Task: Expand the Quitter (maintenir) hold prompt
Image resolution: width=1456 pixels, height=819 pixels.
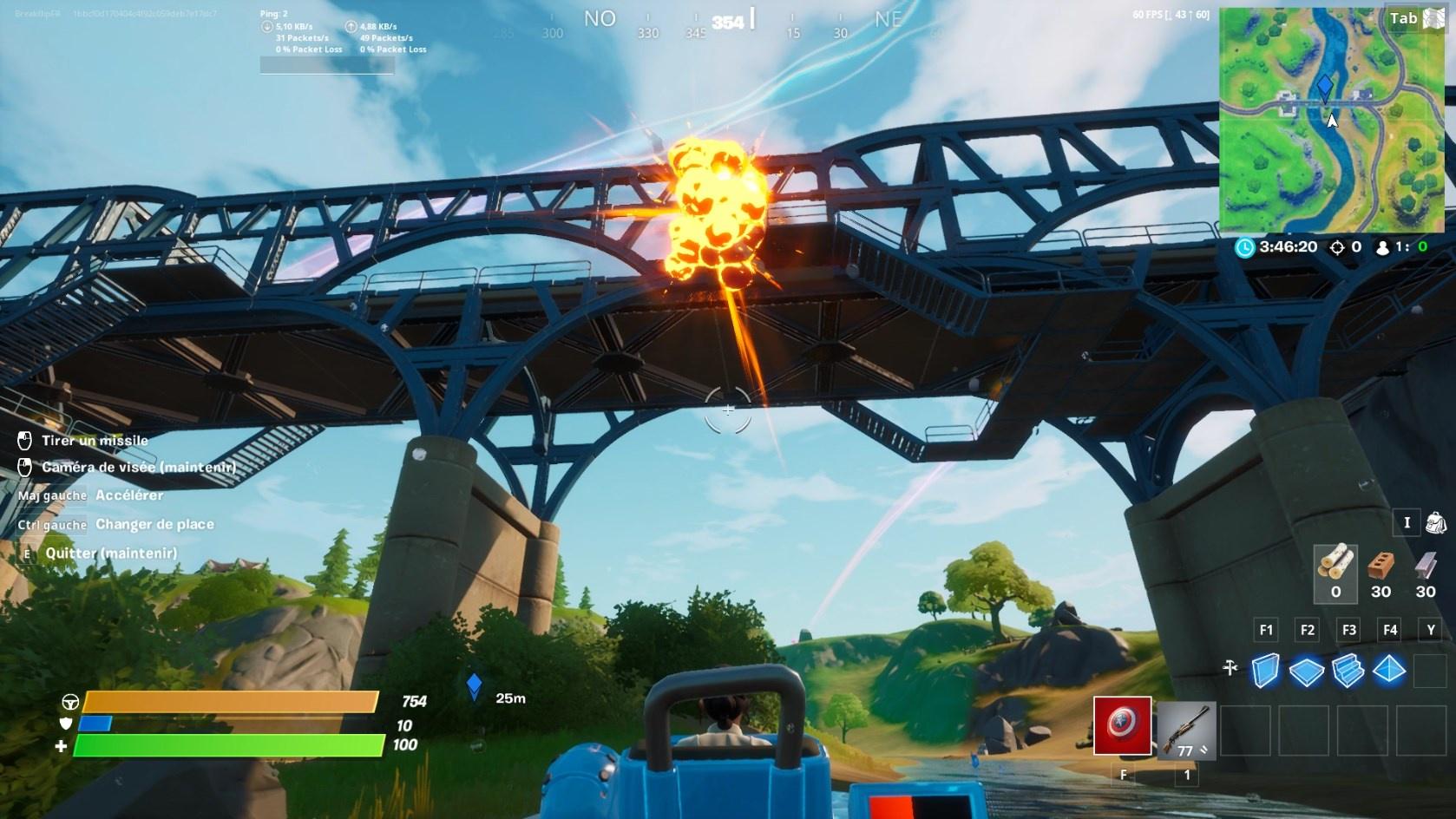Action: 110,553
